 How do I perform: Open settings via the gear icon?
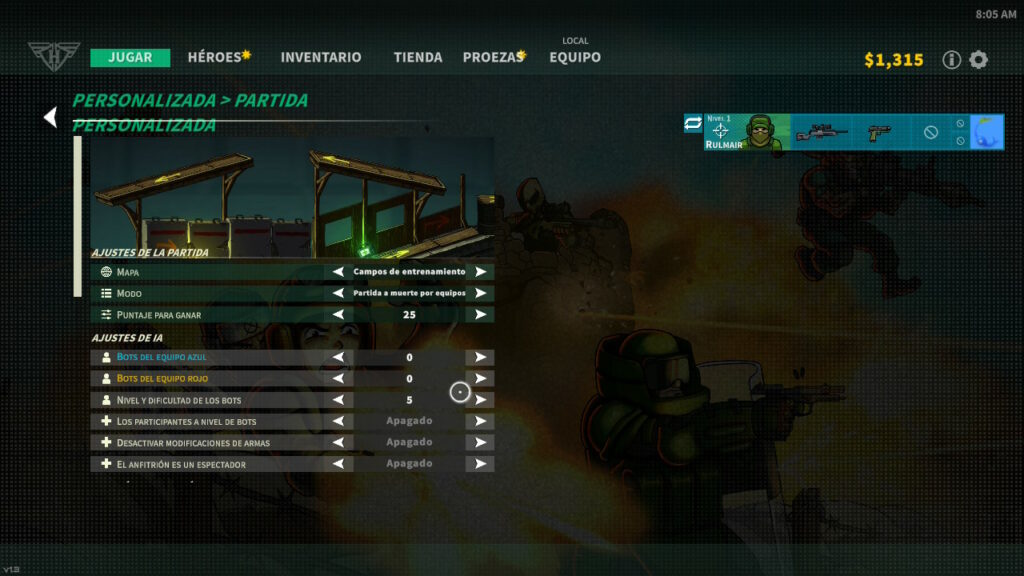tap(978, 60)
